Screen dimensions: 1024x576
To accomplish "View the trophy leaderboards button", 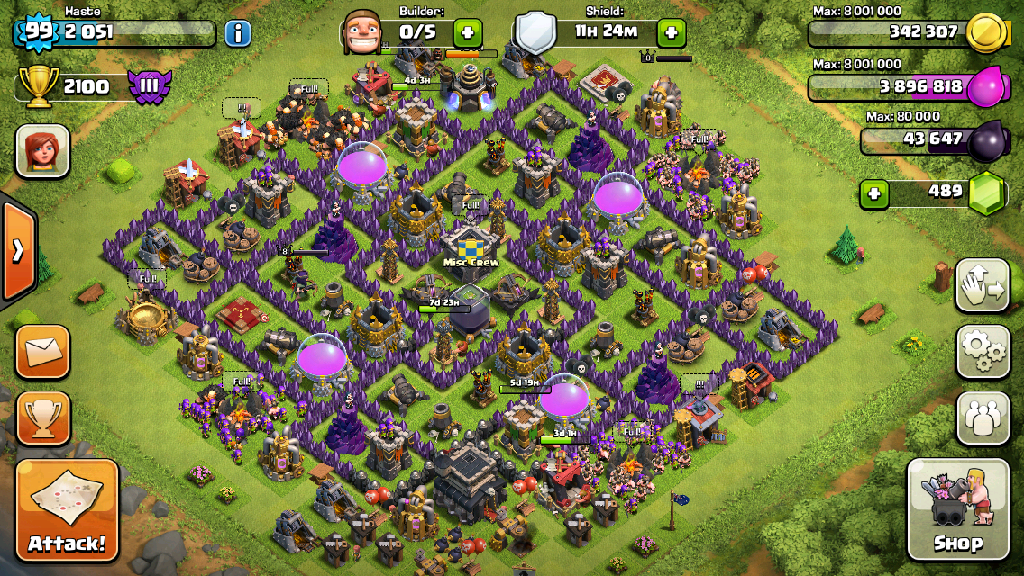I will pyautogui.click(x=43, y=417).
